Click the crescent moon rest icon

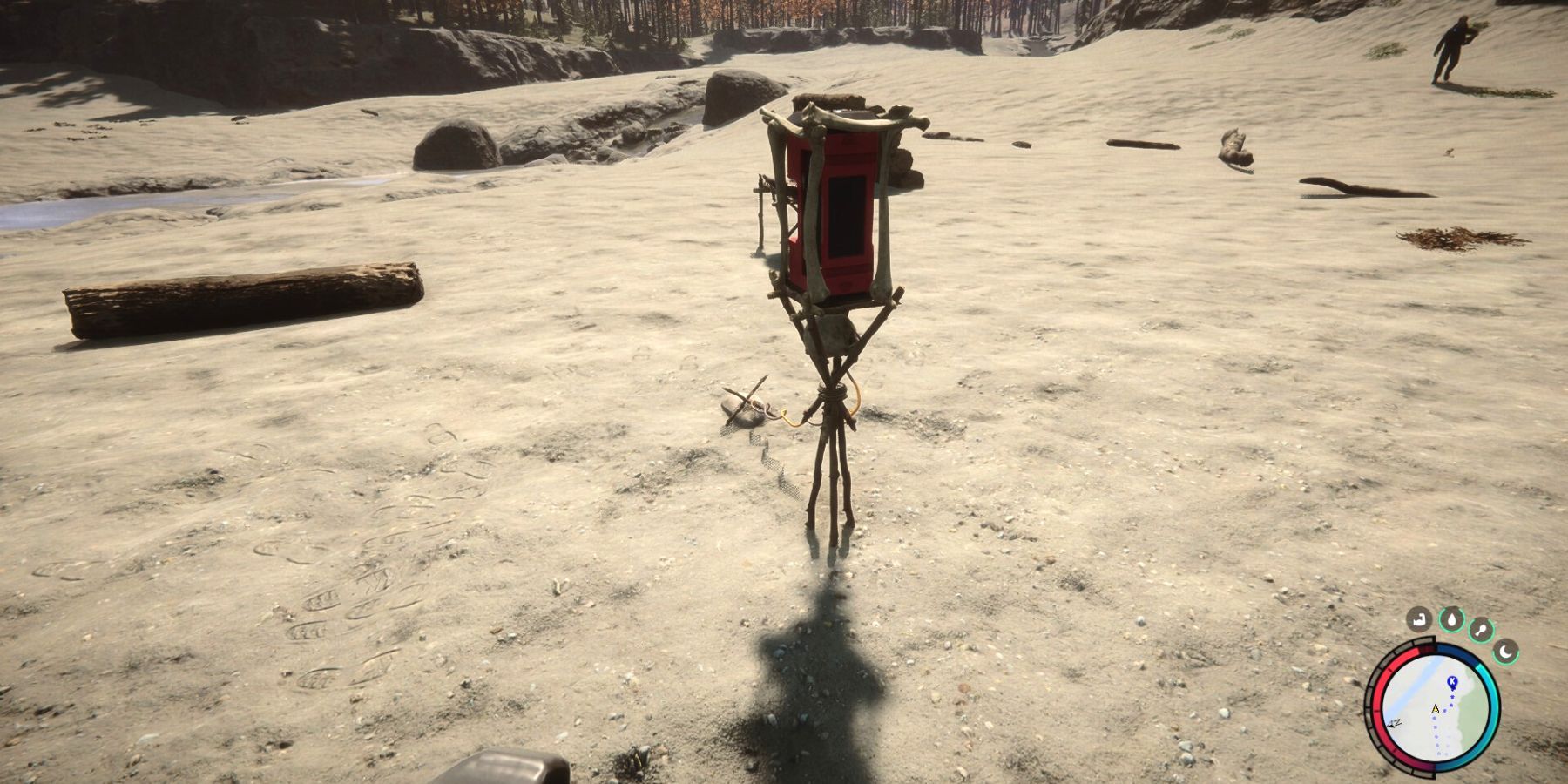point(1506,650)
